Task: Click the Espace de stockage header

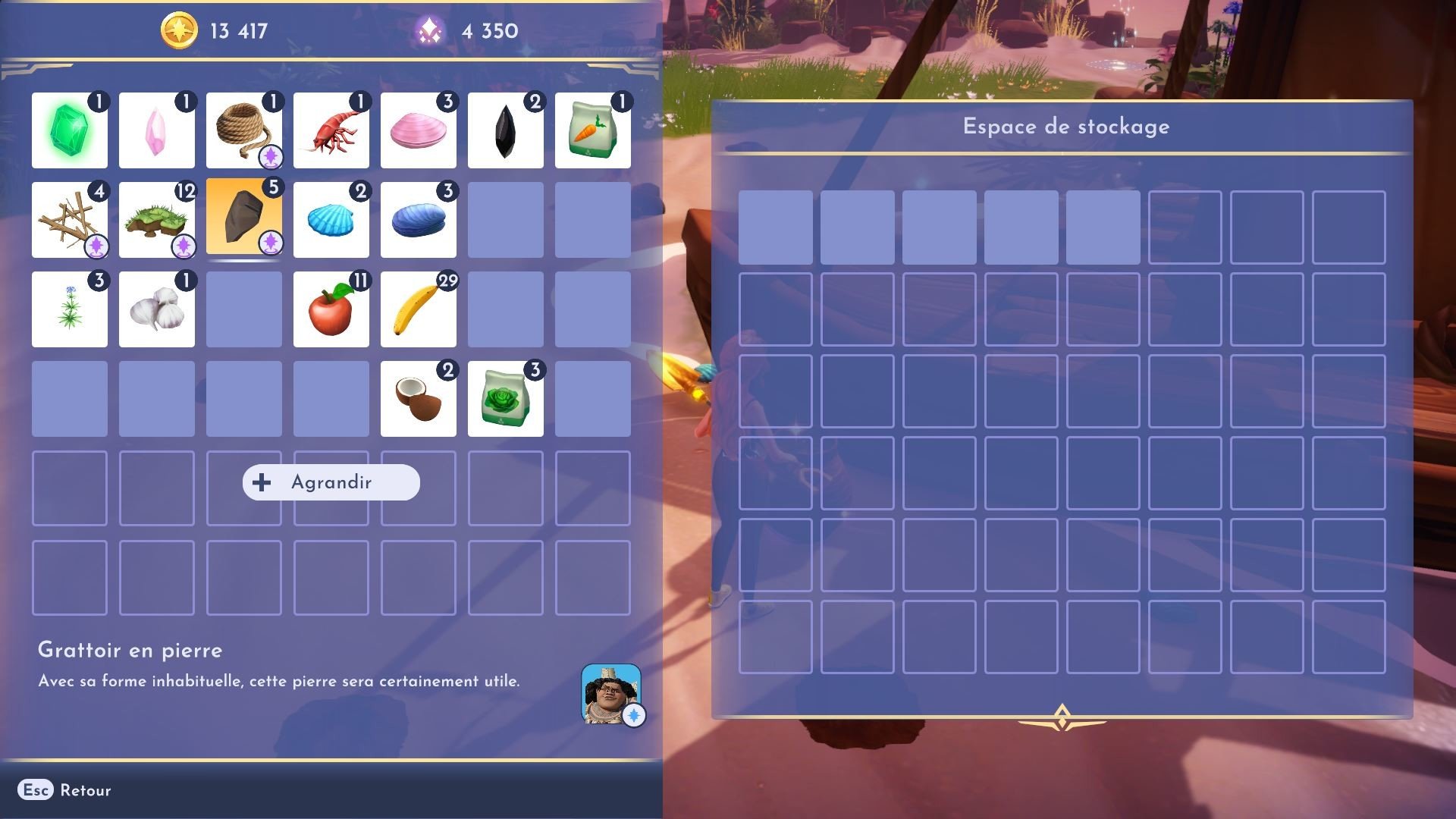Action: 1065,126
